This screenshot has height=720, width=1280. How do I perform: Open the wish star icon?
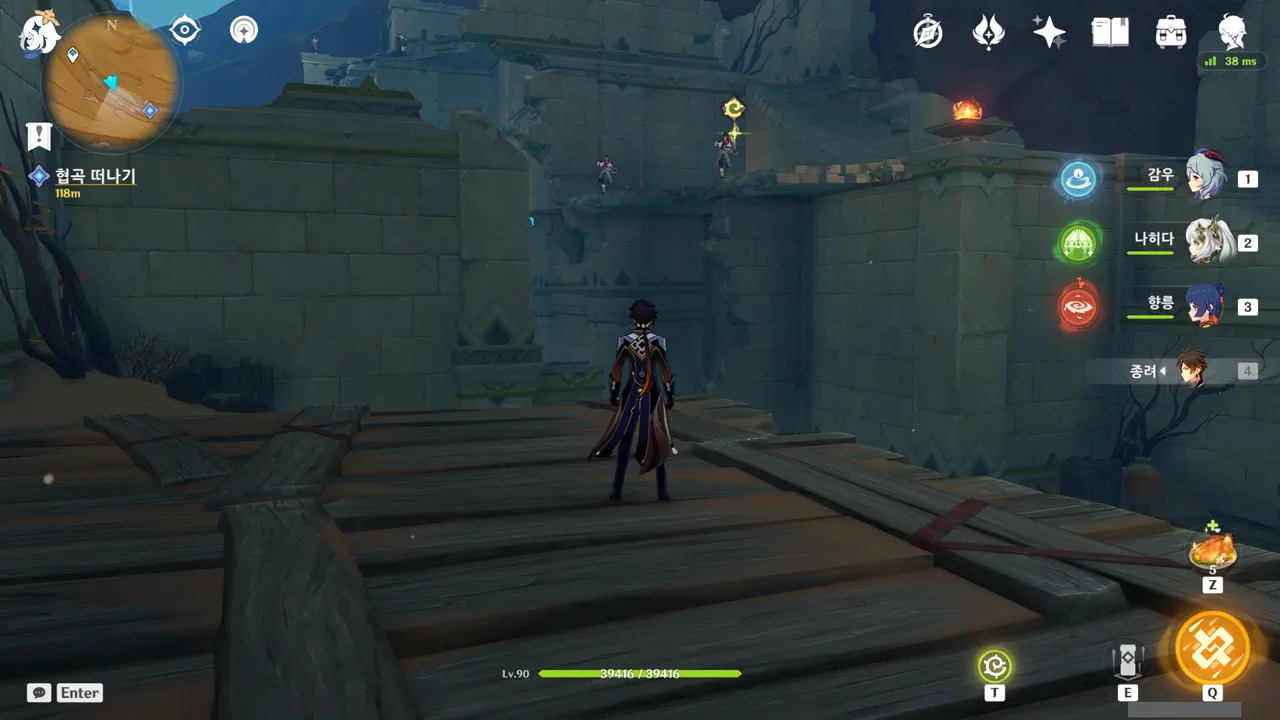tap(1049, 32)
